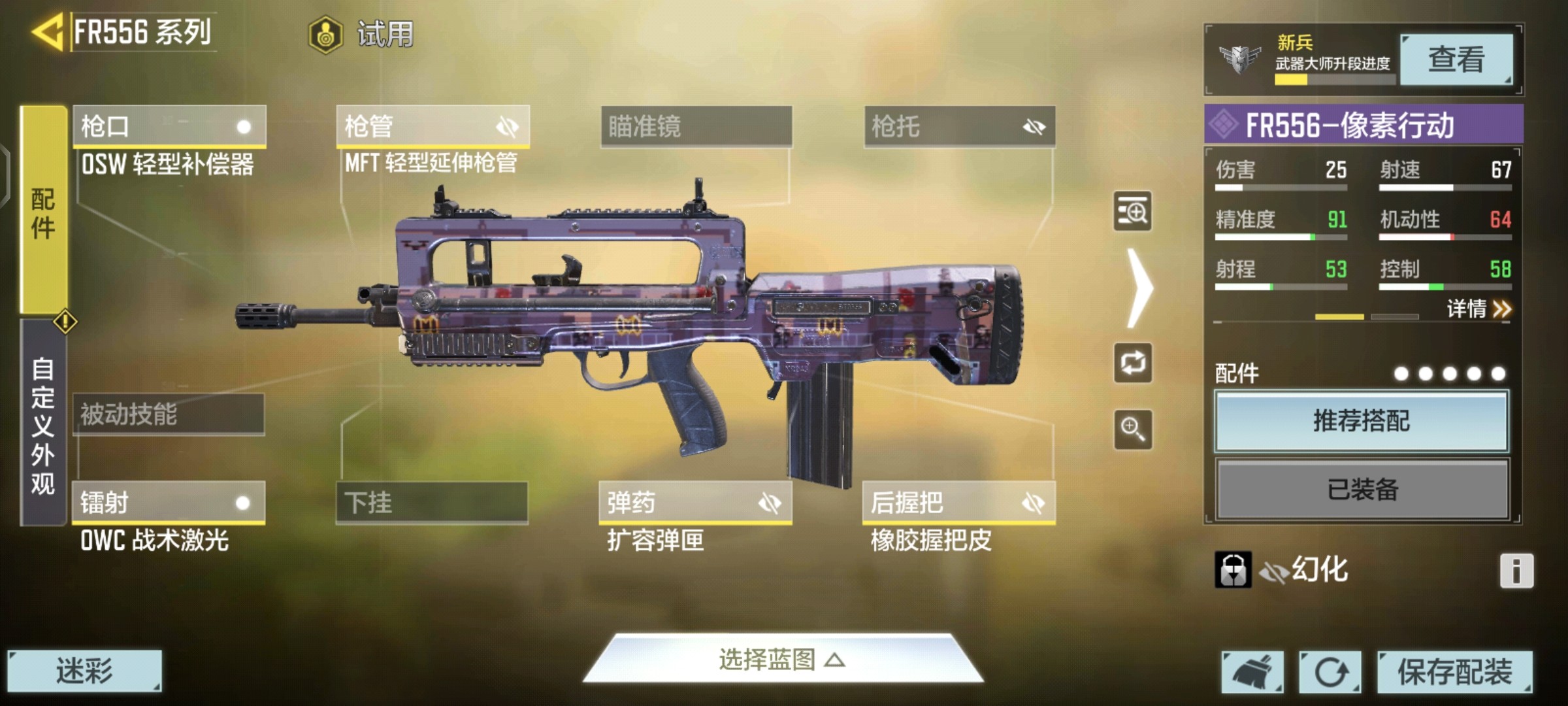Screen dimensions: 1568x706
Task: Save loadout with 保存配装
Action: pyautogui.click(x=1454, y=671)
